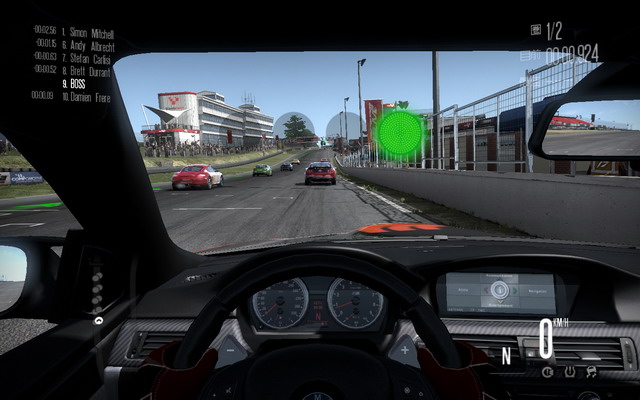Click the tire pressure warning icon

(x=569, y=372)
